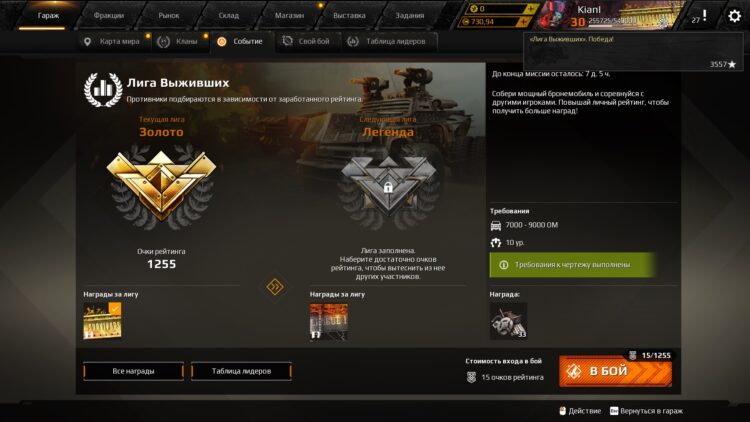
Task: View the gold league reward thumbnail
Action: click(102, 321)
